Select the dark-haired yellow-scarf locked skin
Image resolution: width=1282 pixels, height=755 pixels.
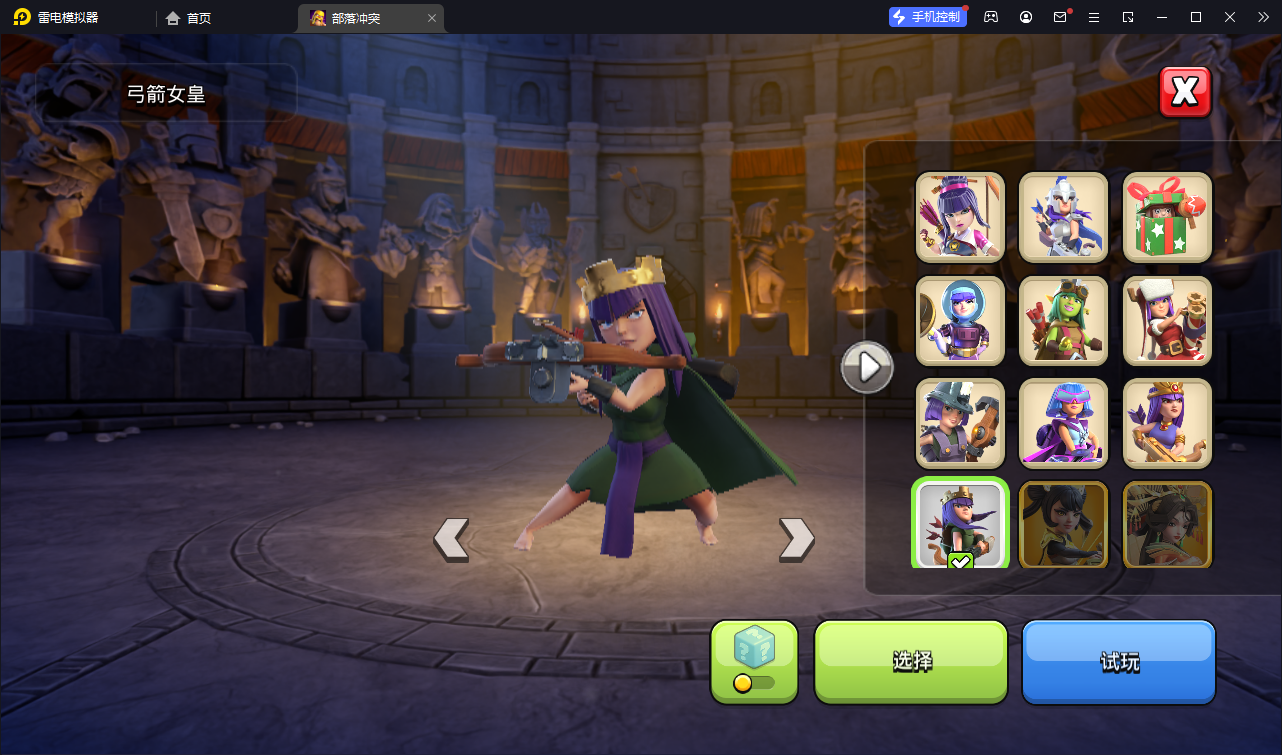click(x=1063, y=525)
